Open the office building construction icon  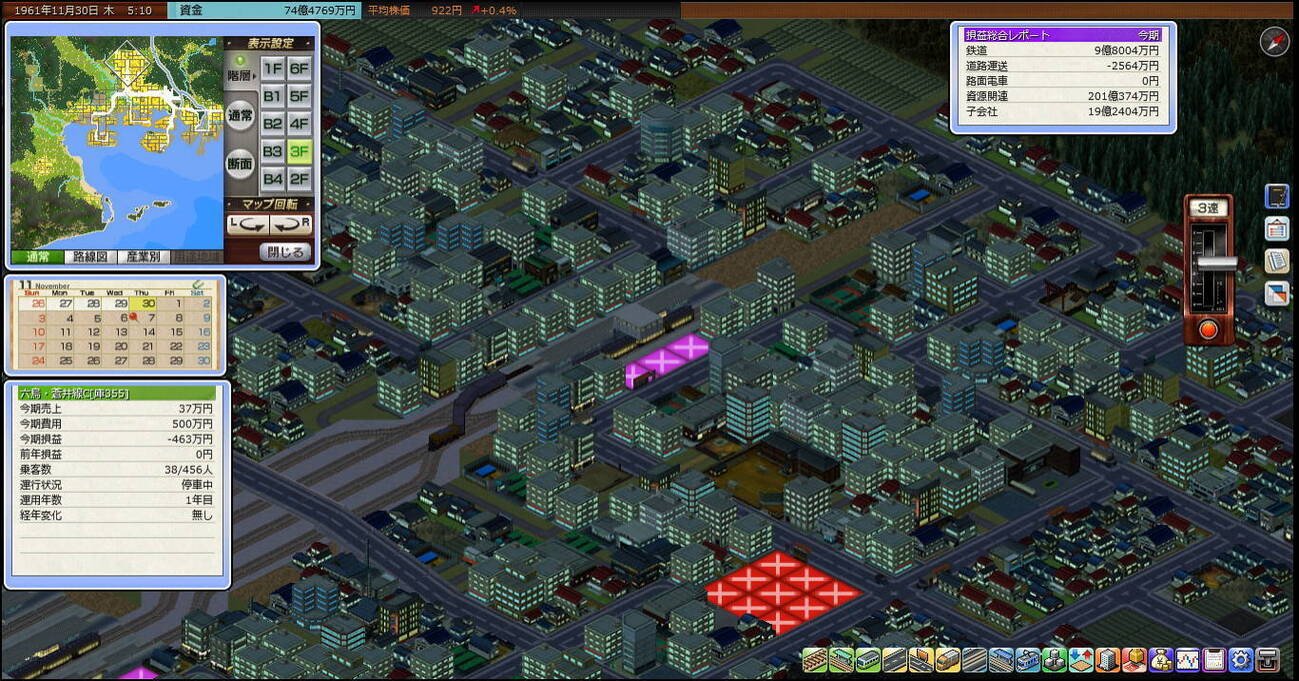[1107, 660]
